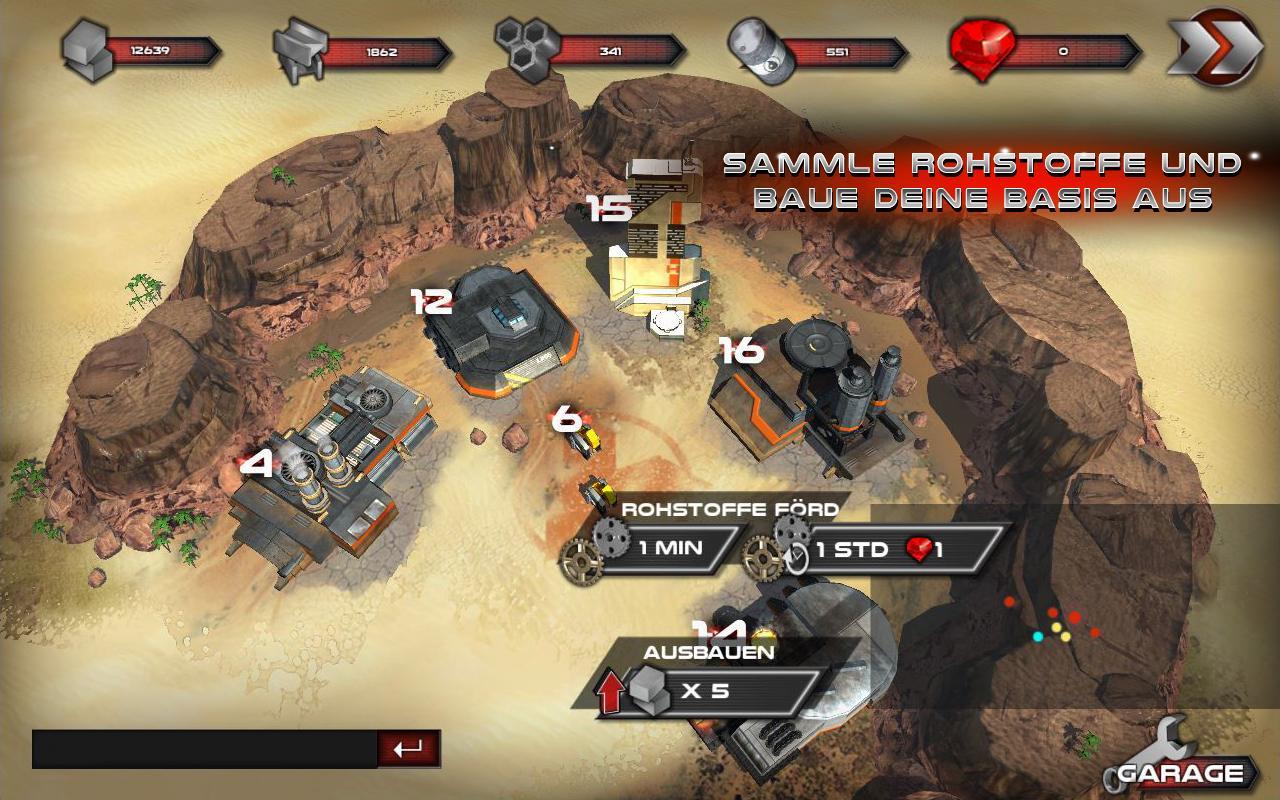Select the level 4 factory building
The image size is (1280, 800).
tap(330, 470)
